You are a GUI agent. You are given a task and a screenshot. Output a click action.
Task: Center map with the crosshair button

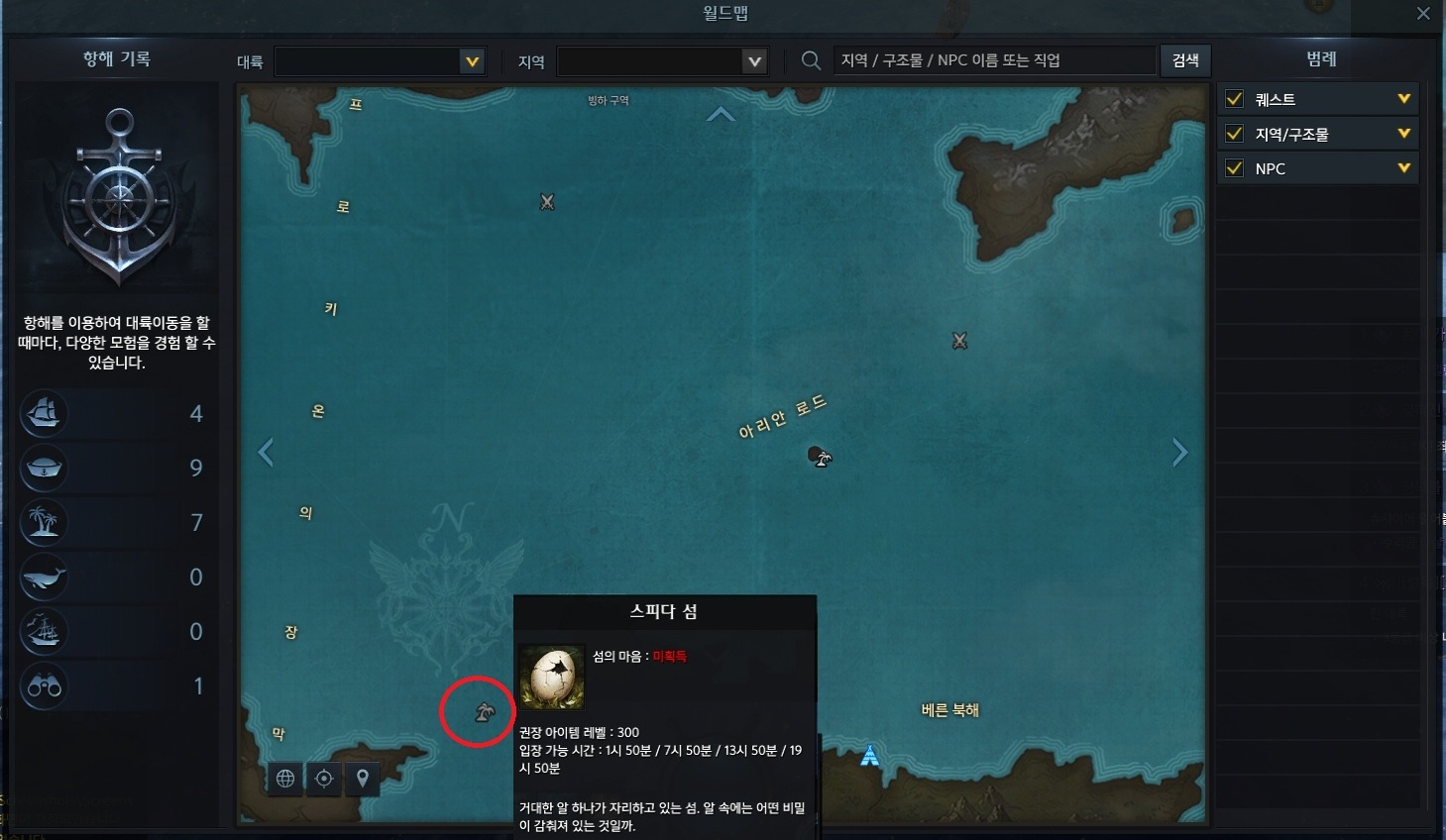(324, 779)
